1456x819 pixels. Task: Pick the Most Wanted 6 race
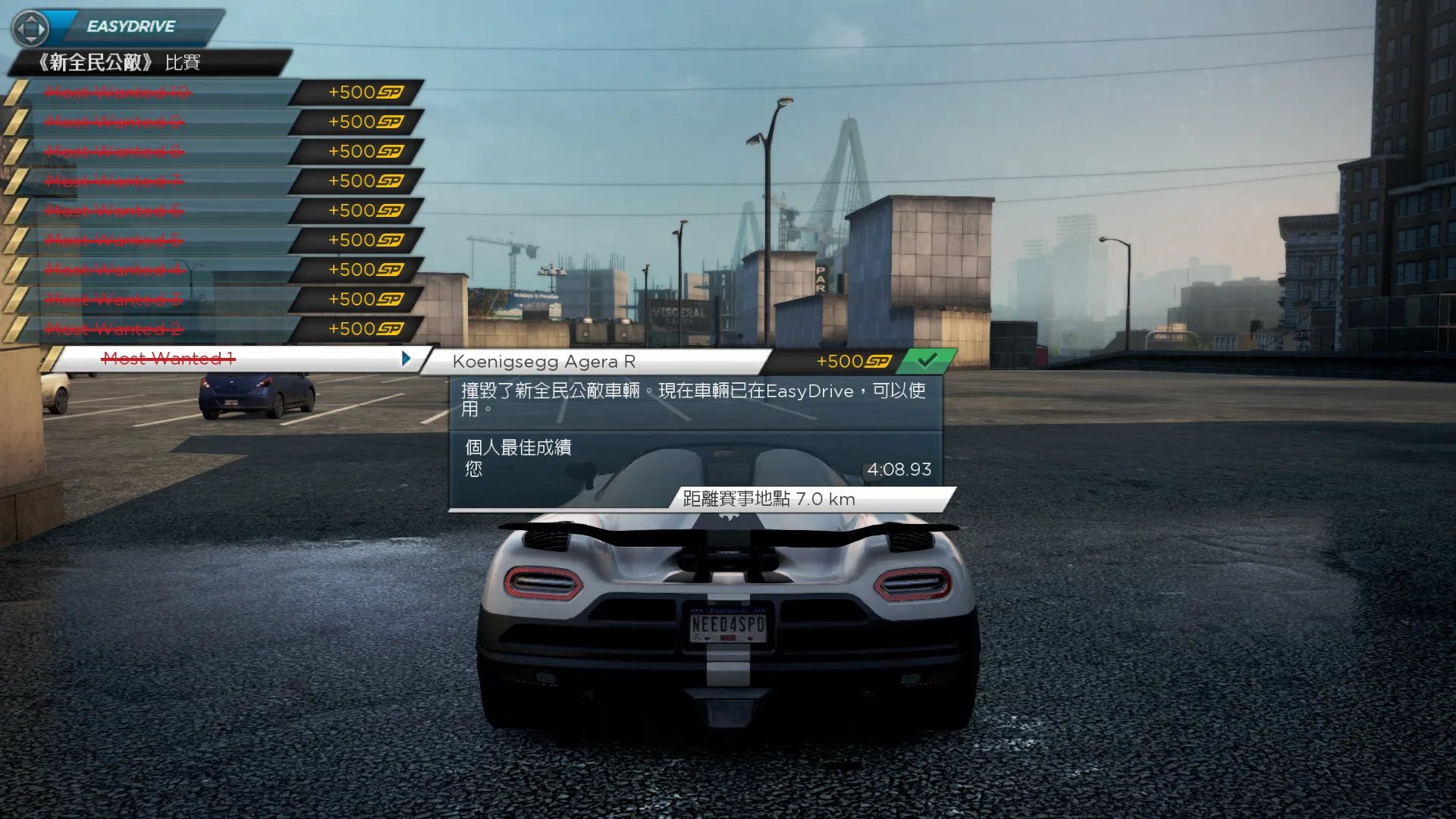click(114, 211)
